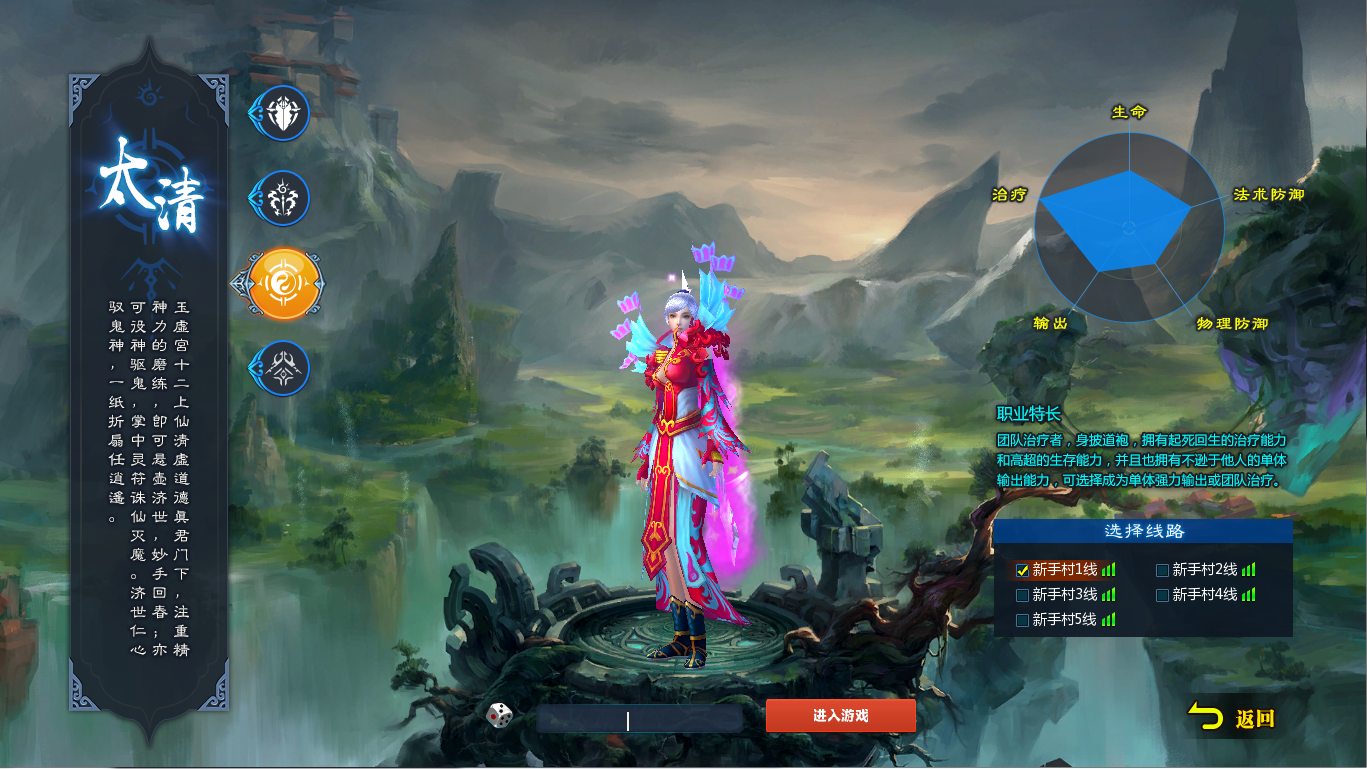
Task: Choose the 新手村3线 server line
Action: tap(1023, 595)
